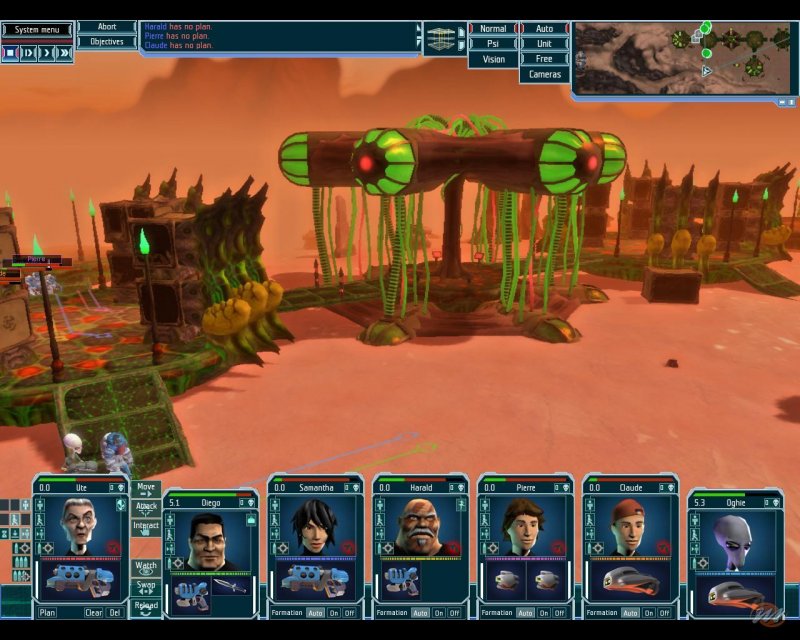Click on the tactical minimap
The width and height of the screenshot is (800, 640).
click(x=683, y=58)
